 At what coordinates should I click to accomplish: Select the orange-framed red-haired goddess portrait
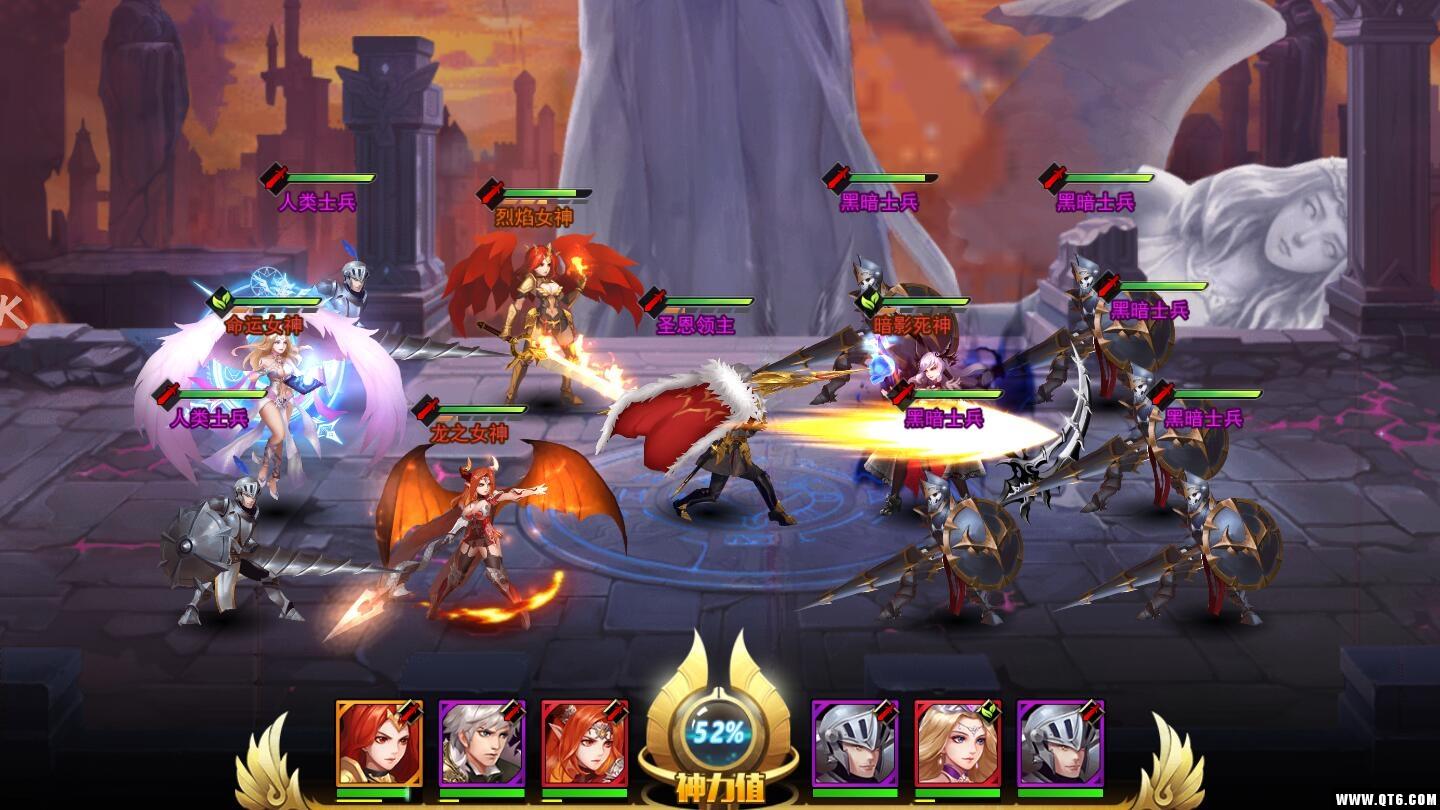pos(378,743)
